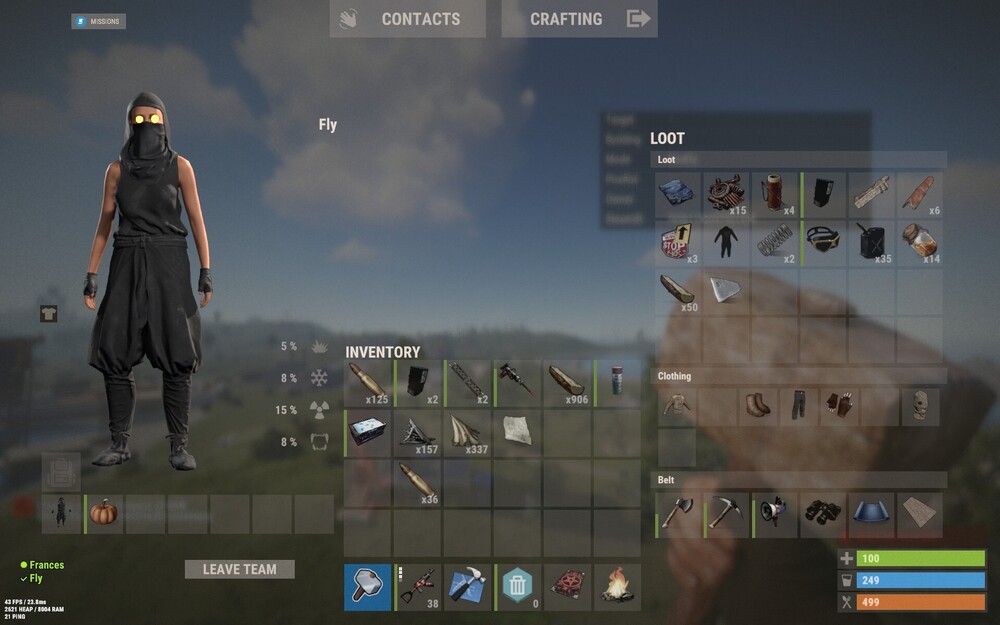Loot the metal springs
This screenshot has height=625, width=1000.
click(776, 241)
